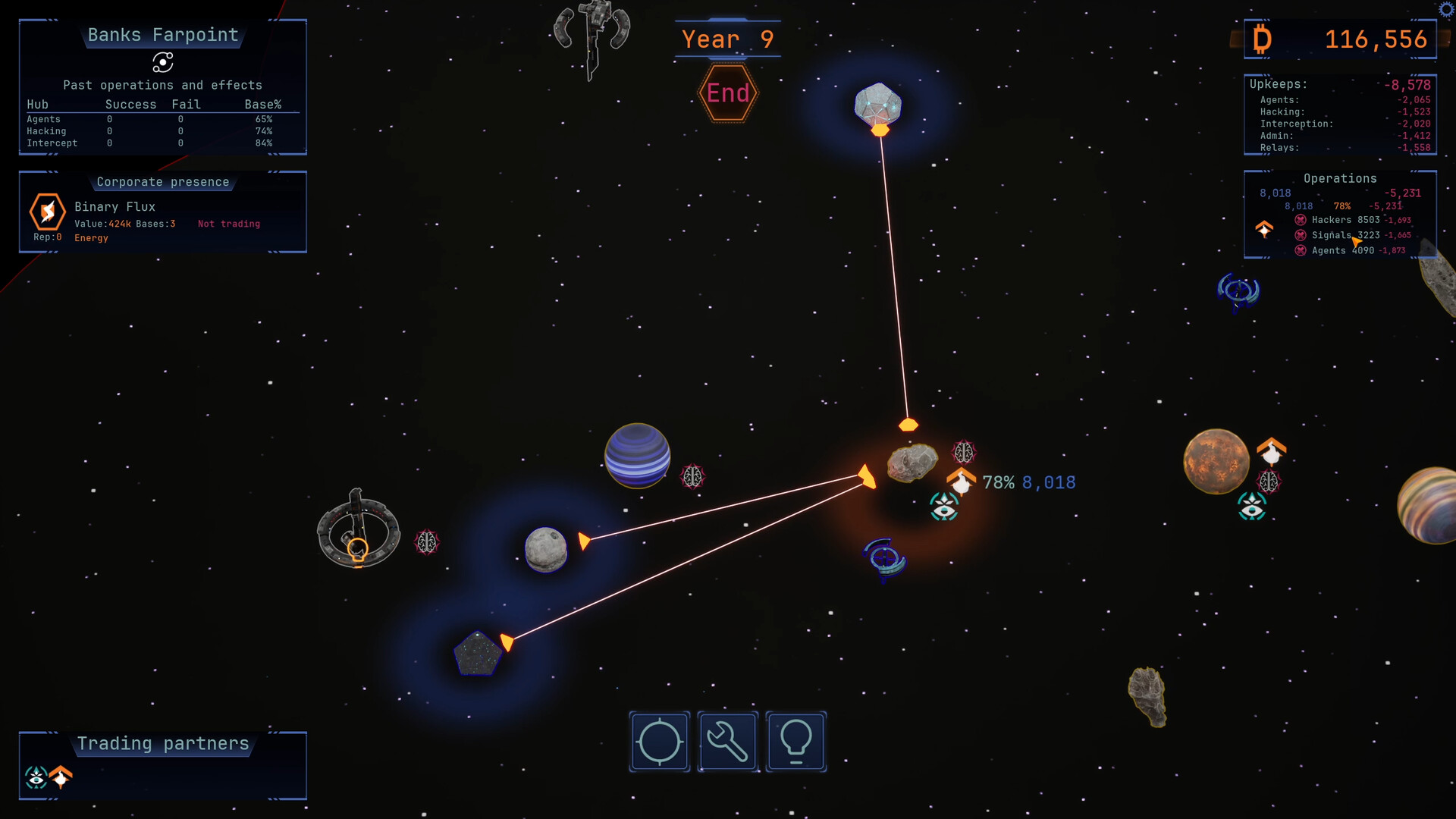
Task: Click the Banks Farpoint hub header icon
Action: tap(162, 62)
